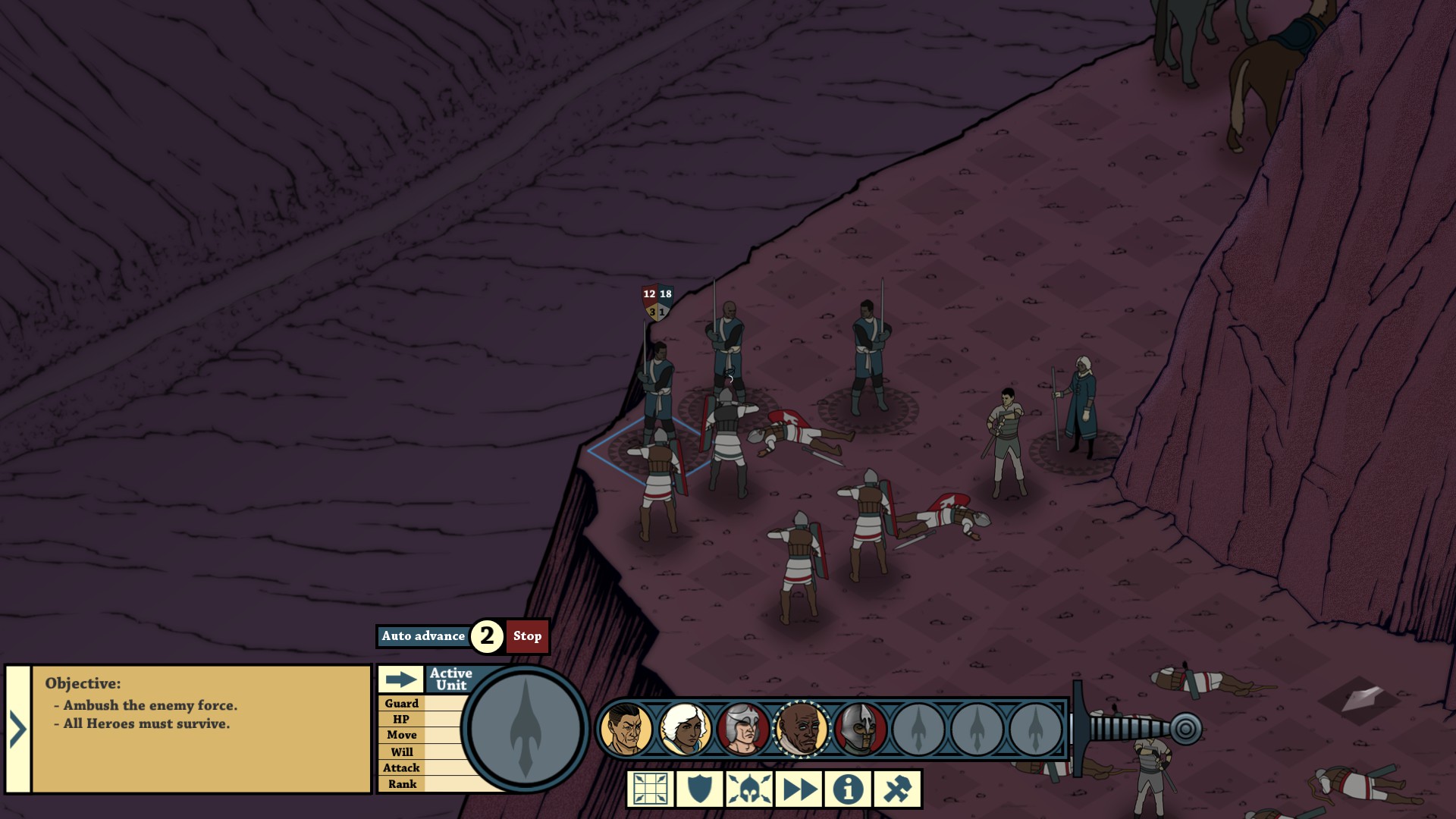This screenshot has height=819, width=1456.
Task: Open the crossed hammer tools icon
Action: pos(897,789)
